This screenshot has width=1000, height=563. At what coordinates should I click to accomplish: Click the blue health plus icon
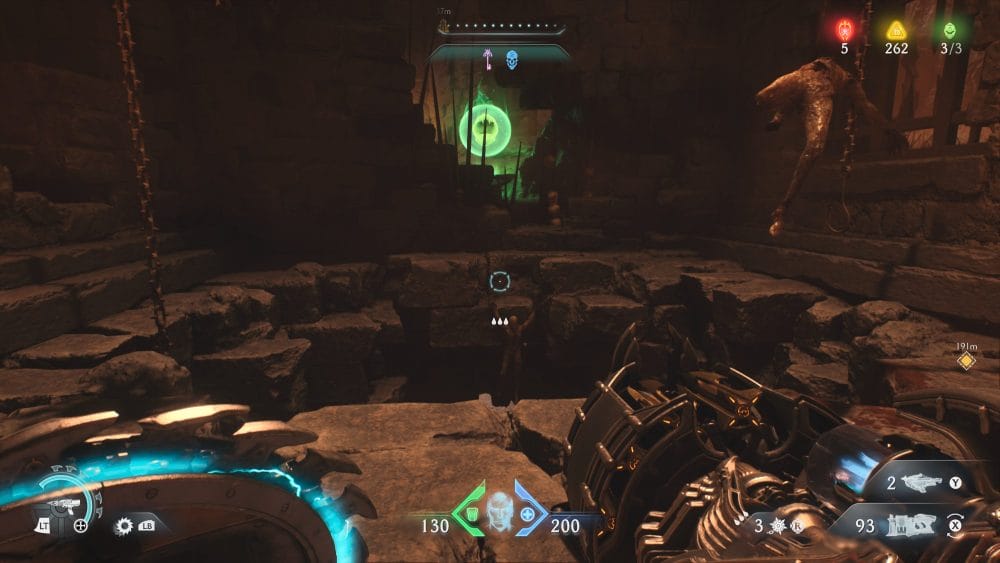pos(528,514)
